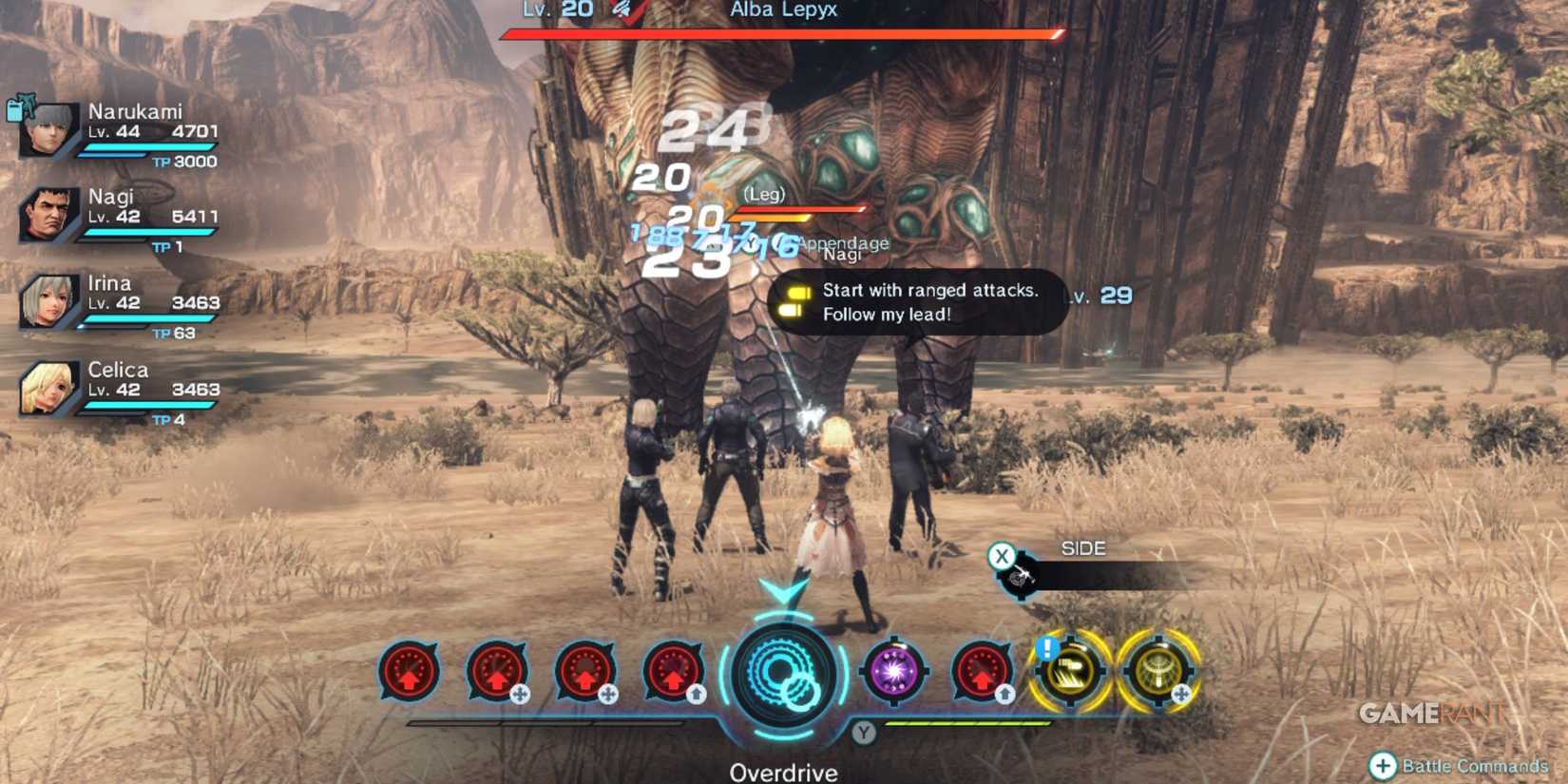Viewport: 1568px width, 784px height.
Task: Select the leftmost red buff art icon
Action: click(x=407, y=672)
